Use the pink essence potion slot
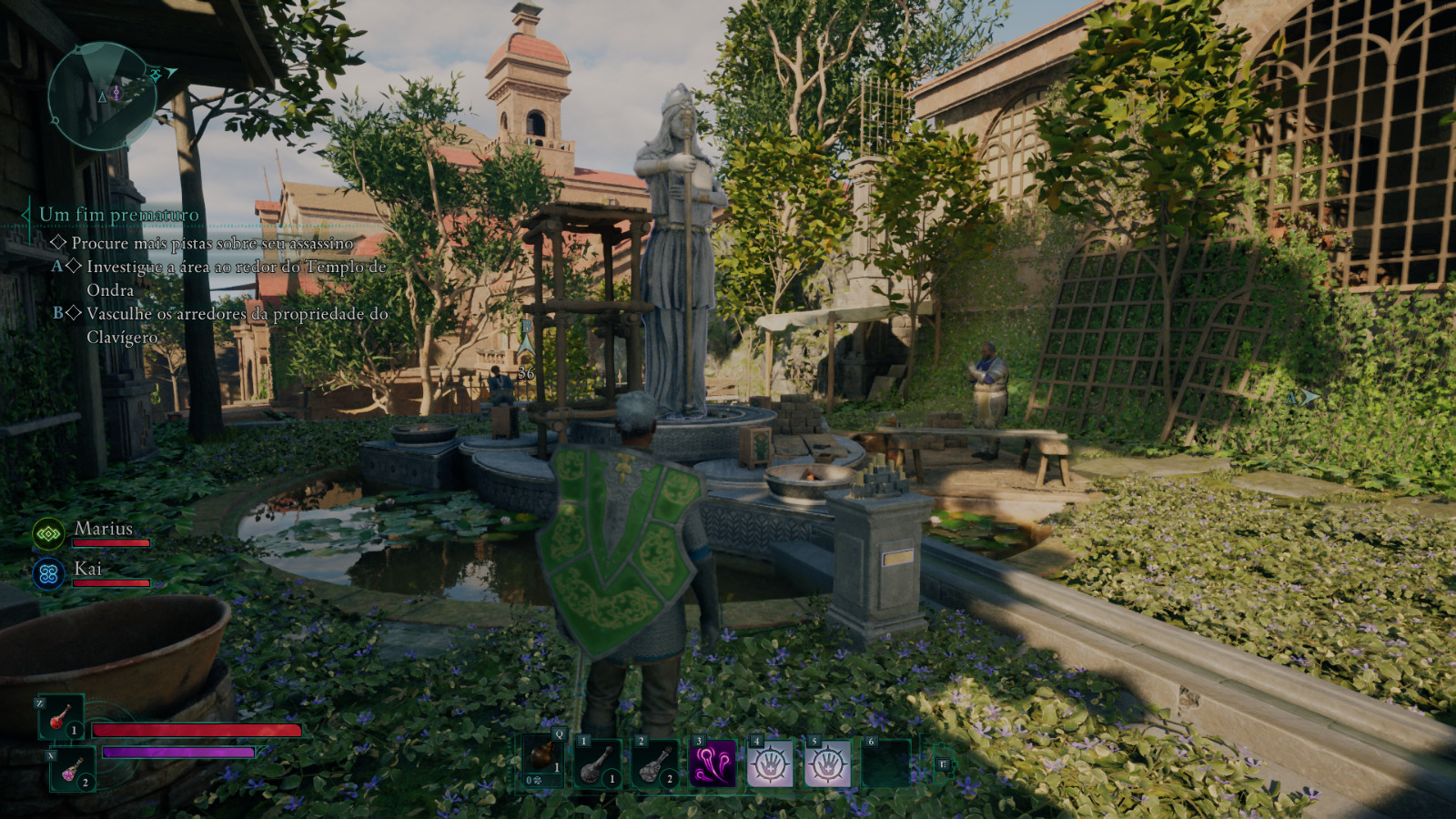This screenshot has width=1456, height=819. click(72, 769)
